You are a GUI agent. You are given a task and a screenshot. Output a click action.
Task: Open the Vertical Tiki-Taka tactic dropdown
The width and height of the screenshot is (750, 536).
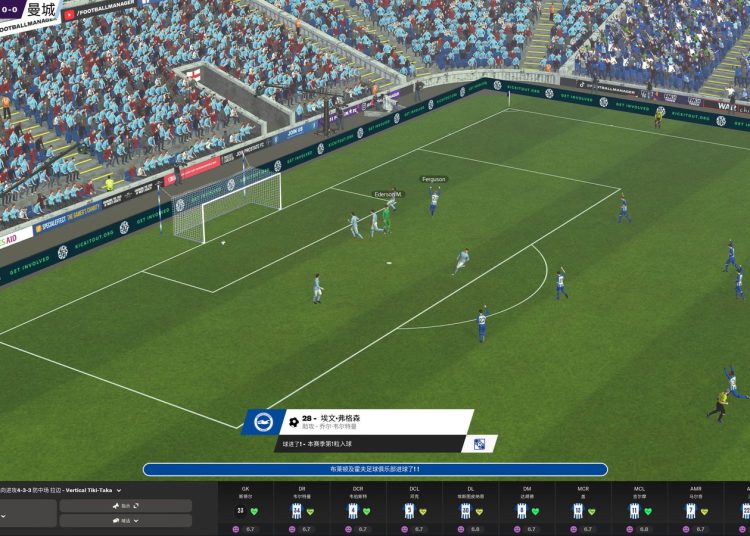pos(118,490)
